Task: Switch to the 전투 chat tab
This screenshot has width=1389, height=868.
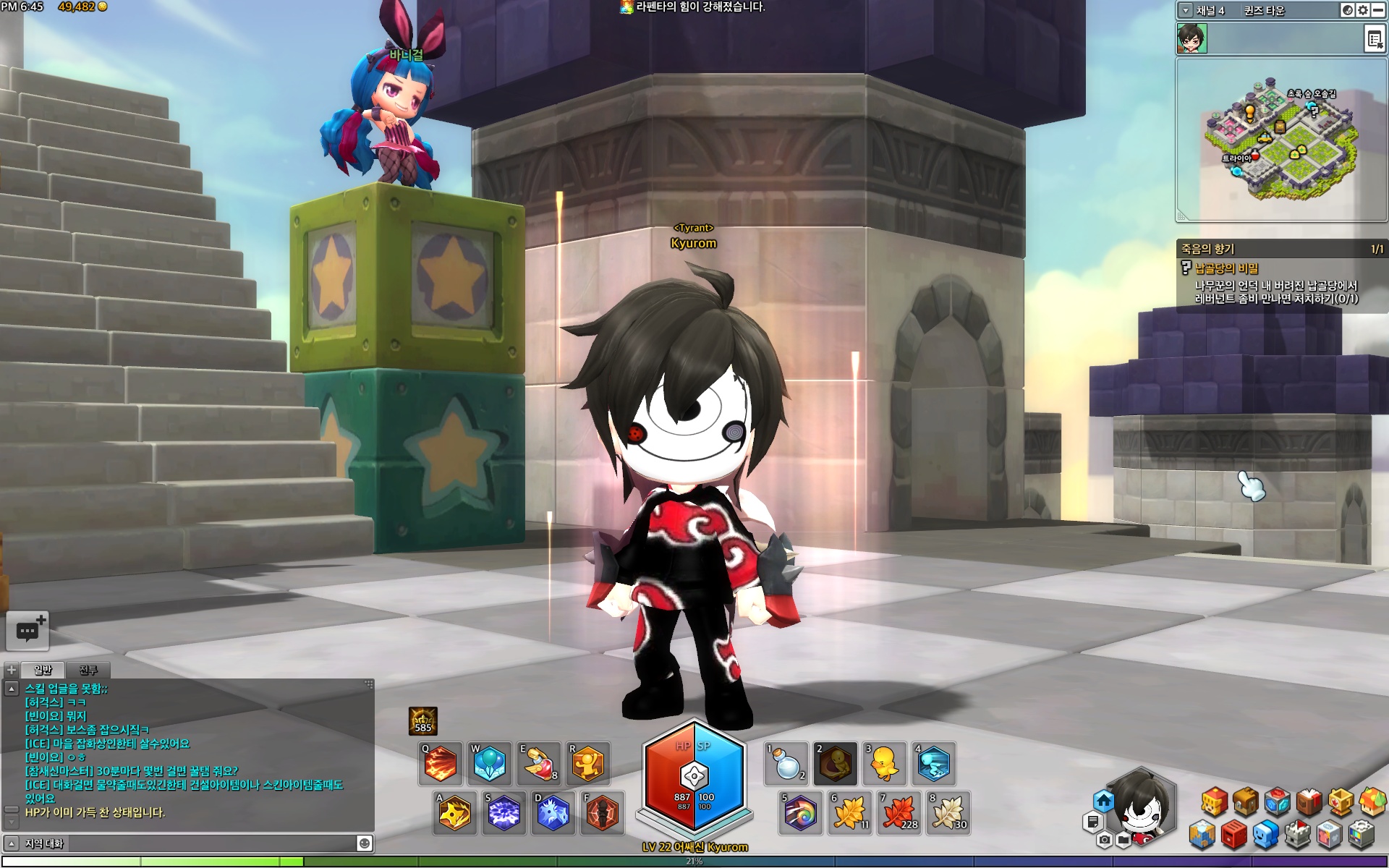Action: (88, 670)
